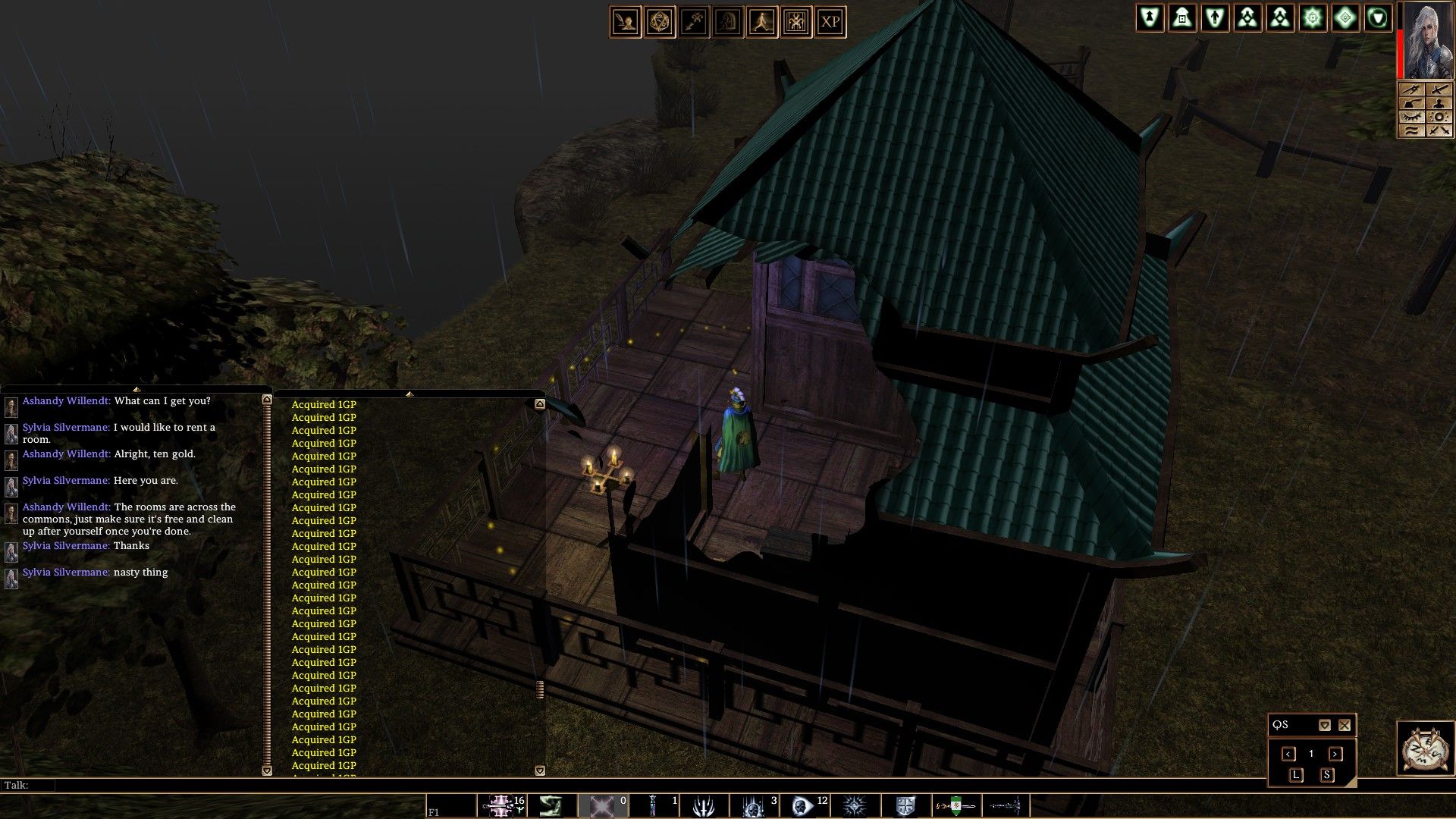Go to previous quickslot page arrow
The width and height of the screenshot is (1456, 819).
(x=1288, y=754)
